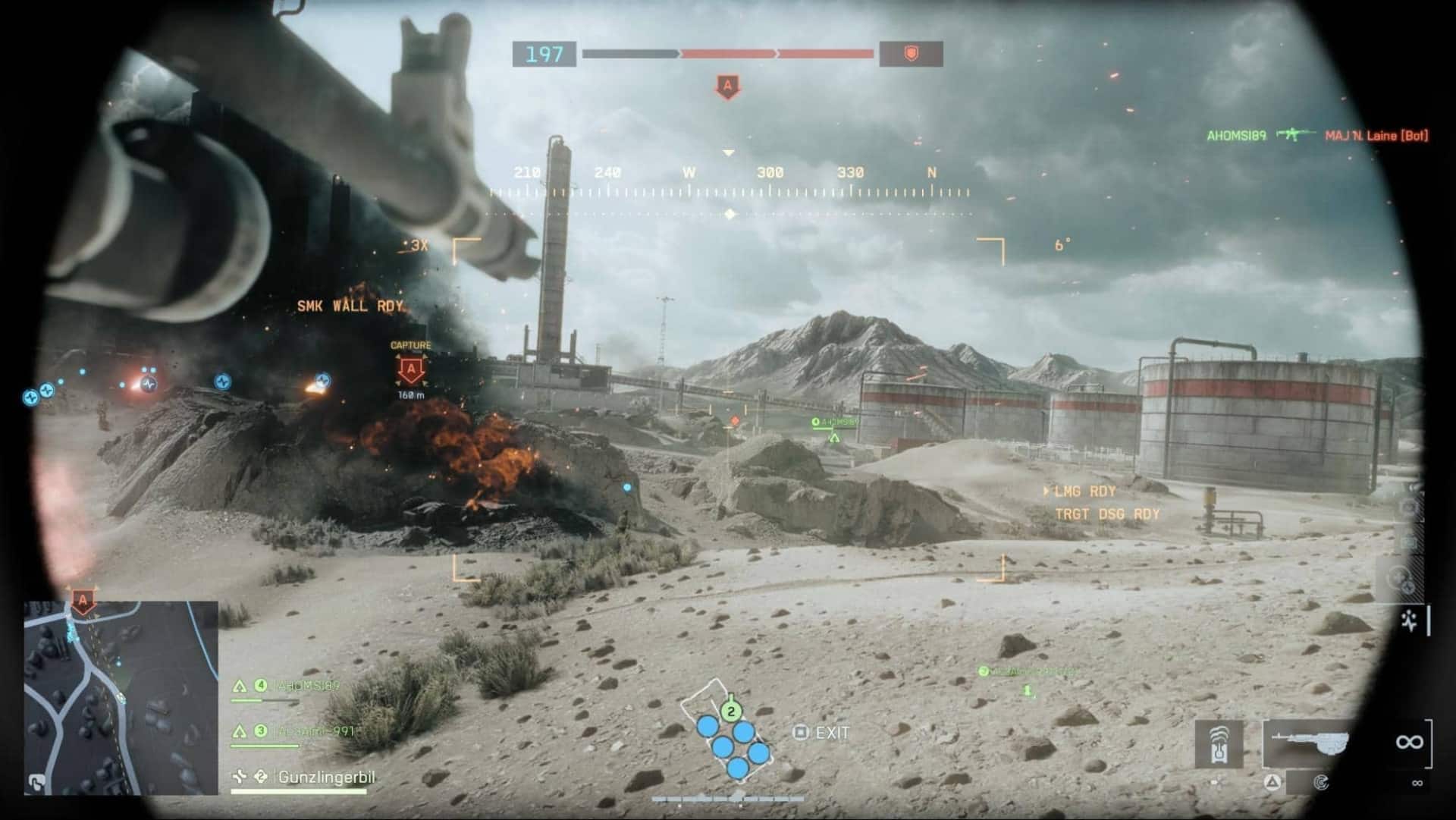
Task: Select Gunzlingerbil in the squad list
Action: (326, 777)
